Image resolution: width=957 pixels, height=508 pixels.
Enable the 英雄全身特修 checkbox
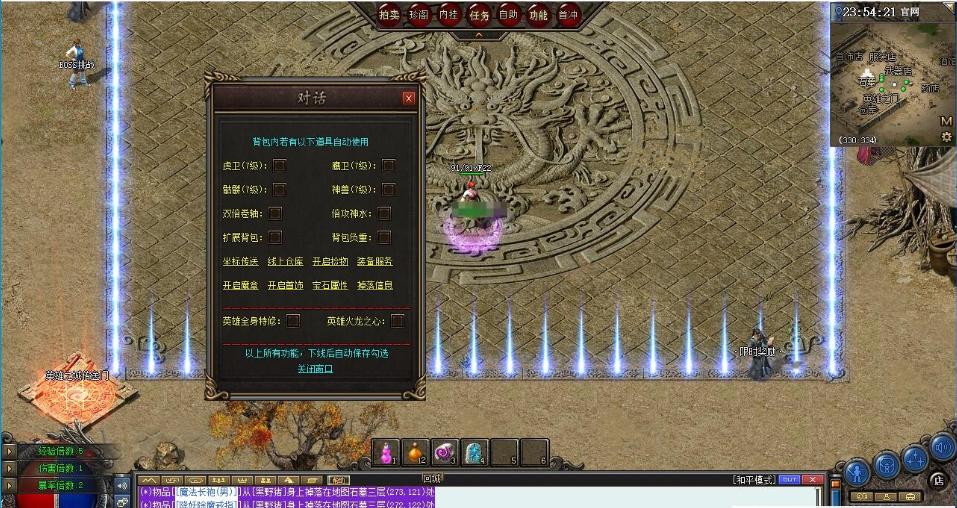293,321
